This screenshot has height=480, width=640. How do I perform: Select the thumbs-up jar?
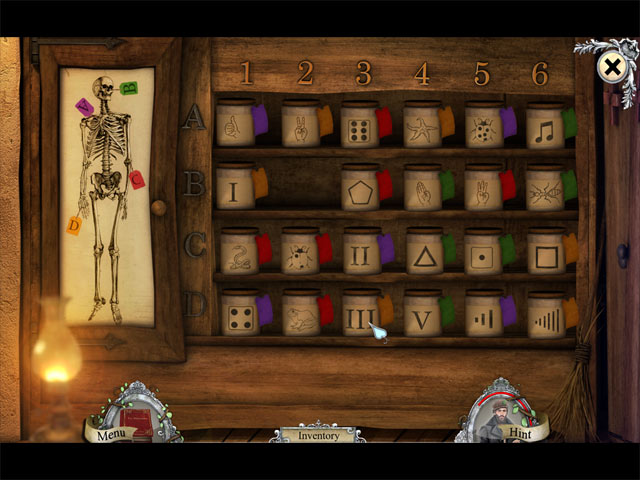[235, 126]
